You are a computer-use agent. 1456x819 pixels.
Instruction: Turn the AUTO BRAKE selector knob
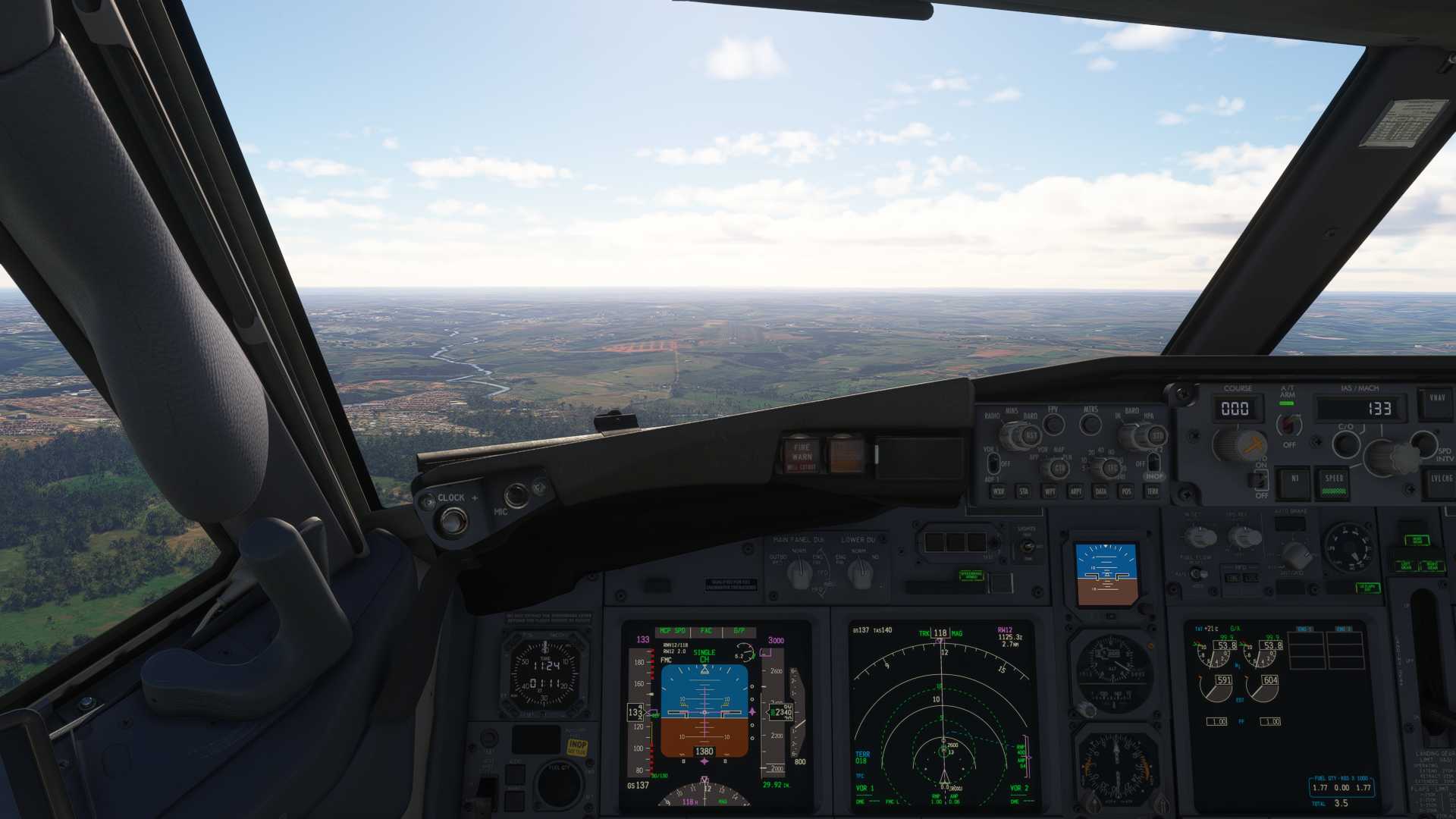coord(1295,554)
